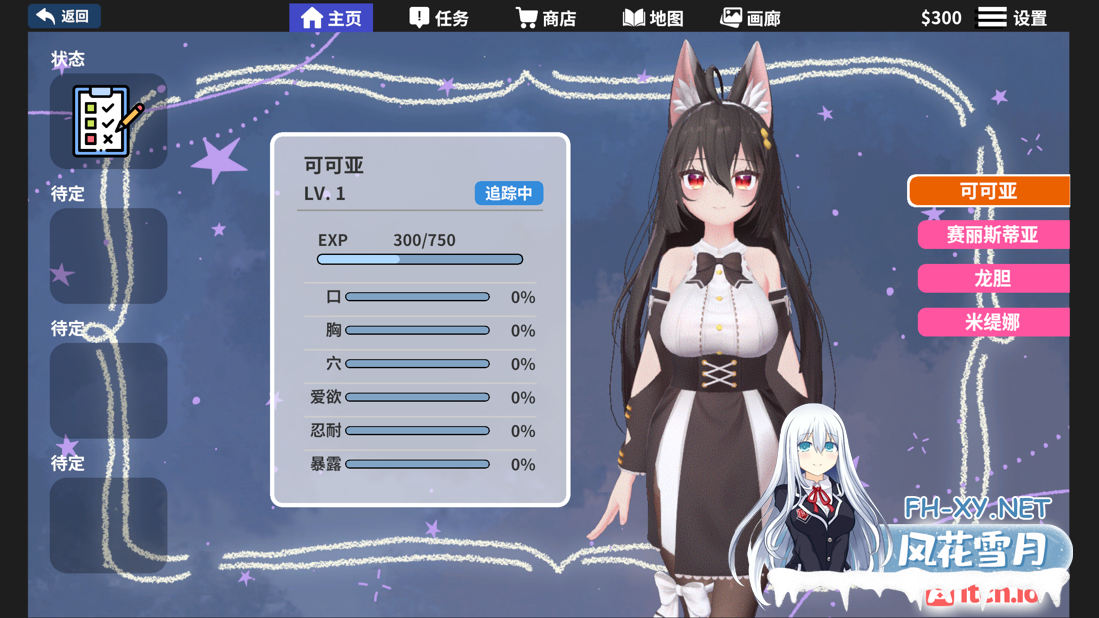Screen dimensions: 1099x618
Task: Open the 任务 quests tab
Action: point(439,18)
